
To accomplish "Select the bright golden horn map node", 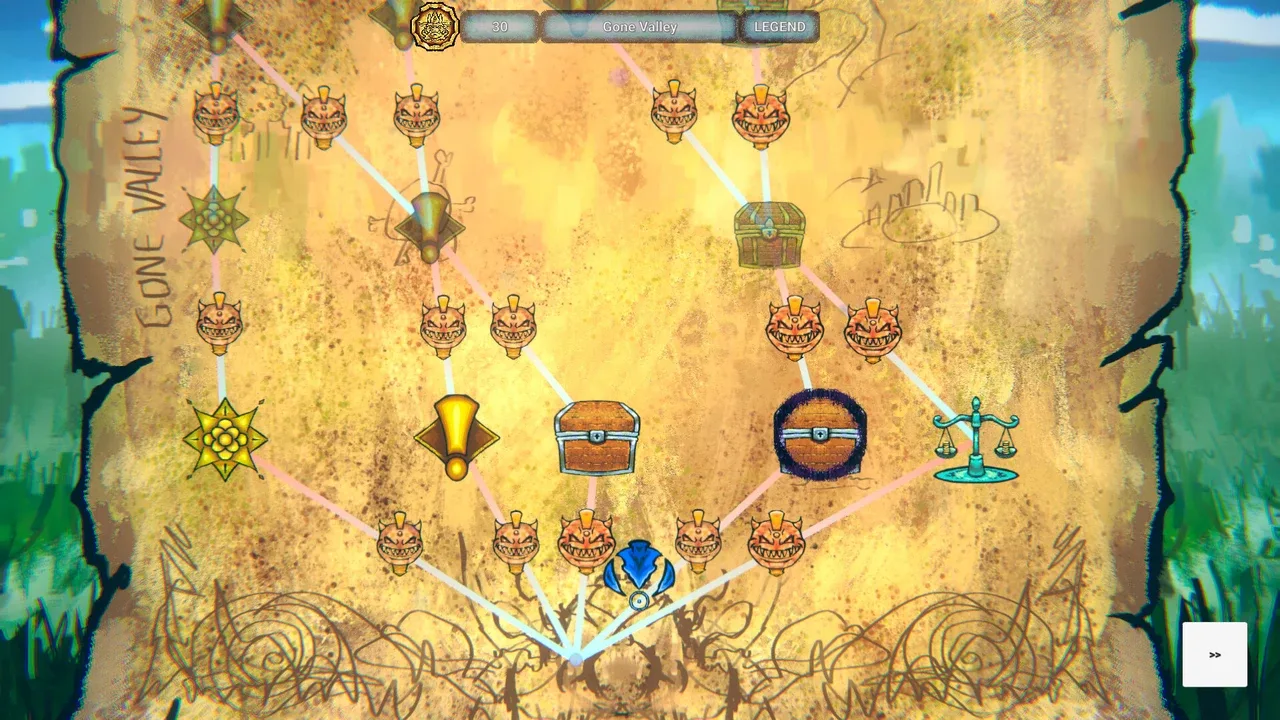I will pos(456,436).
